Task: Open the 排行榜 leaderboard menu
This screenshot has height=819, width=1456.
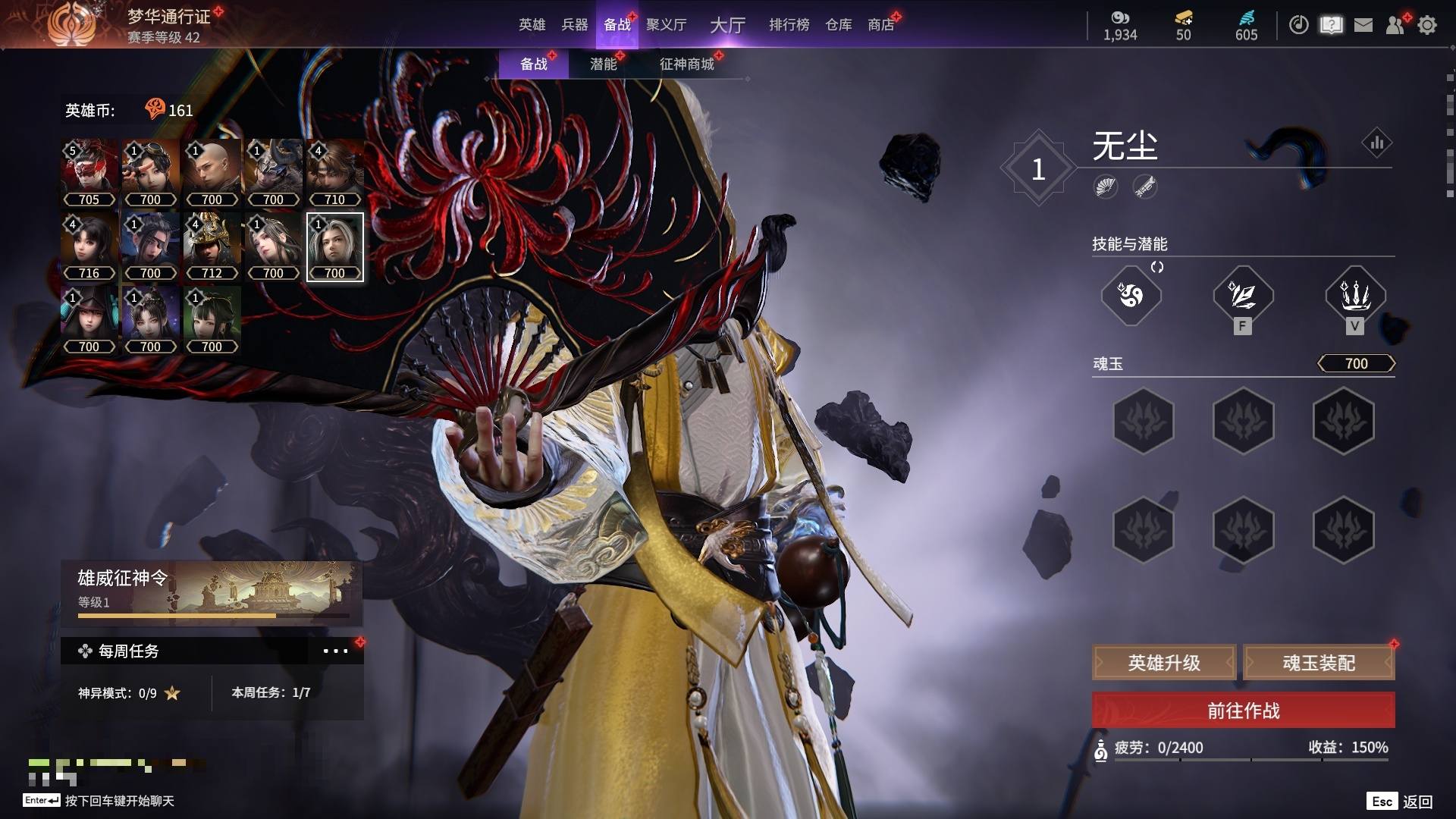Action: 789,25
